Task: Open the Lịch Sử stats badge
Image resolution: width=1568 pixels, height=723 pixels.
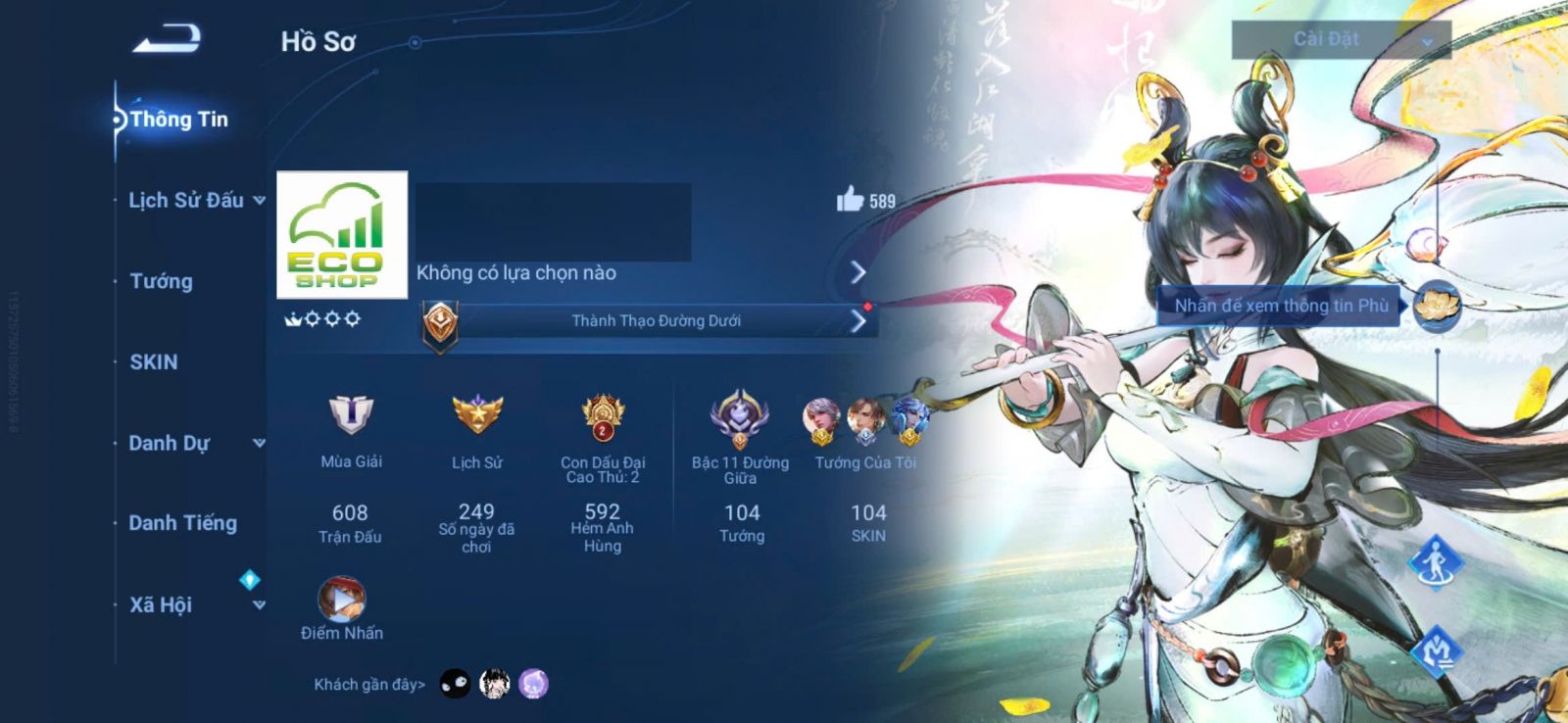Action: [x=477, y=415]
